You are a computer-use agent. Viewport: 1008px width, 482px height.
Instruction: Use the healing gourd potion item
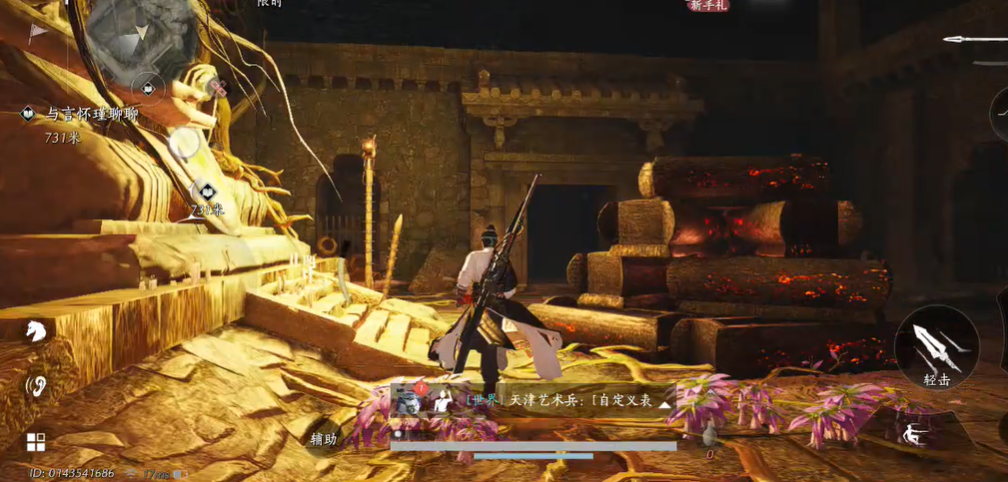click(709, 434)
